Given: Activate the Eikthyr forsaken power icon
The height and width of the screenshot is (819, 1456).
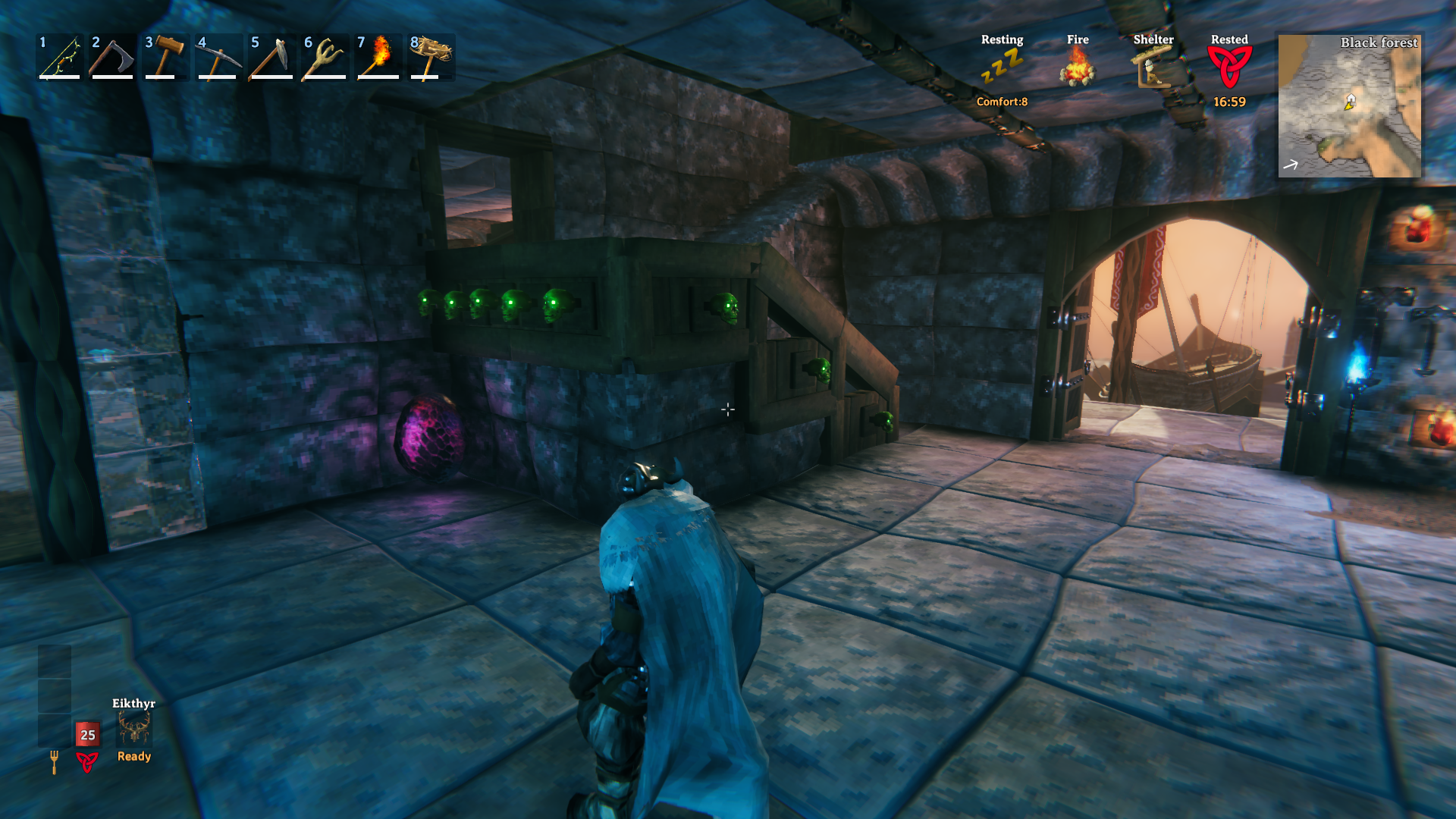Looking at the screenshot, I should click(x=134, y=730).
